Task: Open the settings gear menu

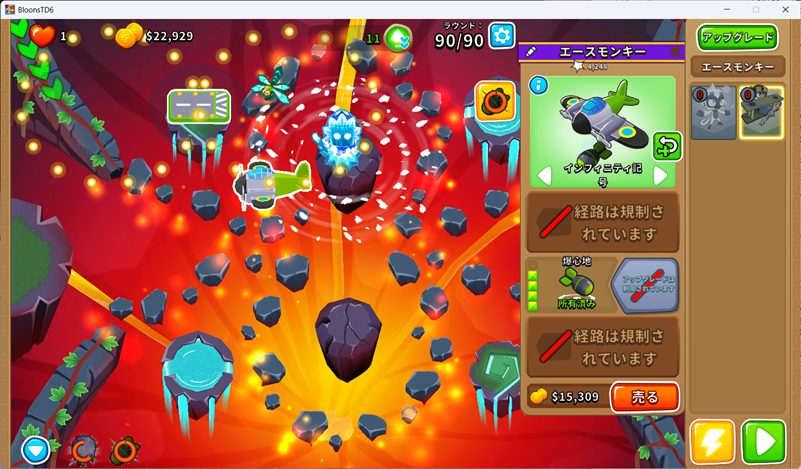Action: 501,37
